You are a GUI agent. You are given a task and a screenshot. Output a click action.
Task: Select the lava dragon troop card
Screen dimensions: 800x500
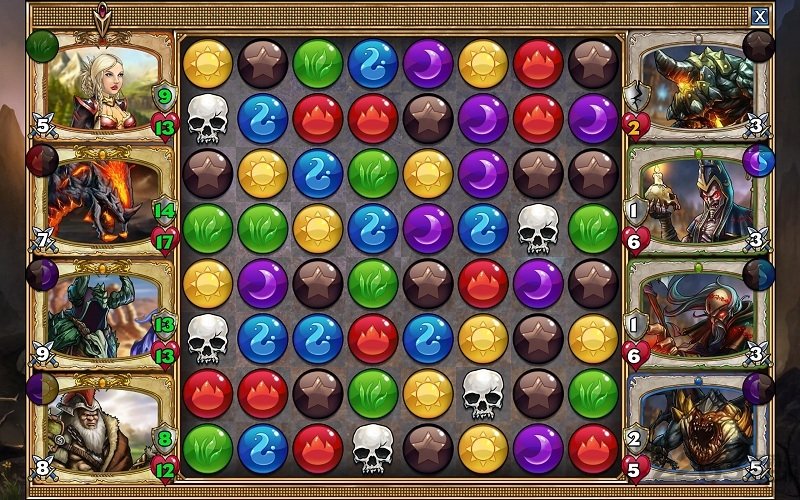tap(103, 200)
